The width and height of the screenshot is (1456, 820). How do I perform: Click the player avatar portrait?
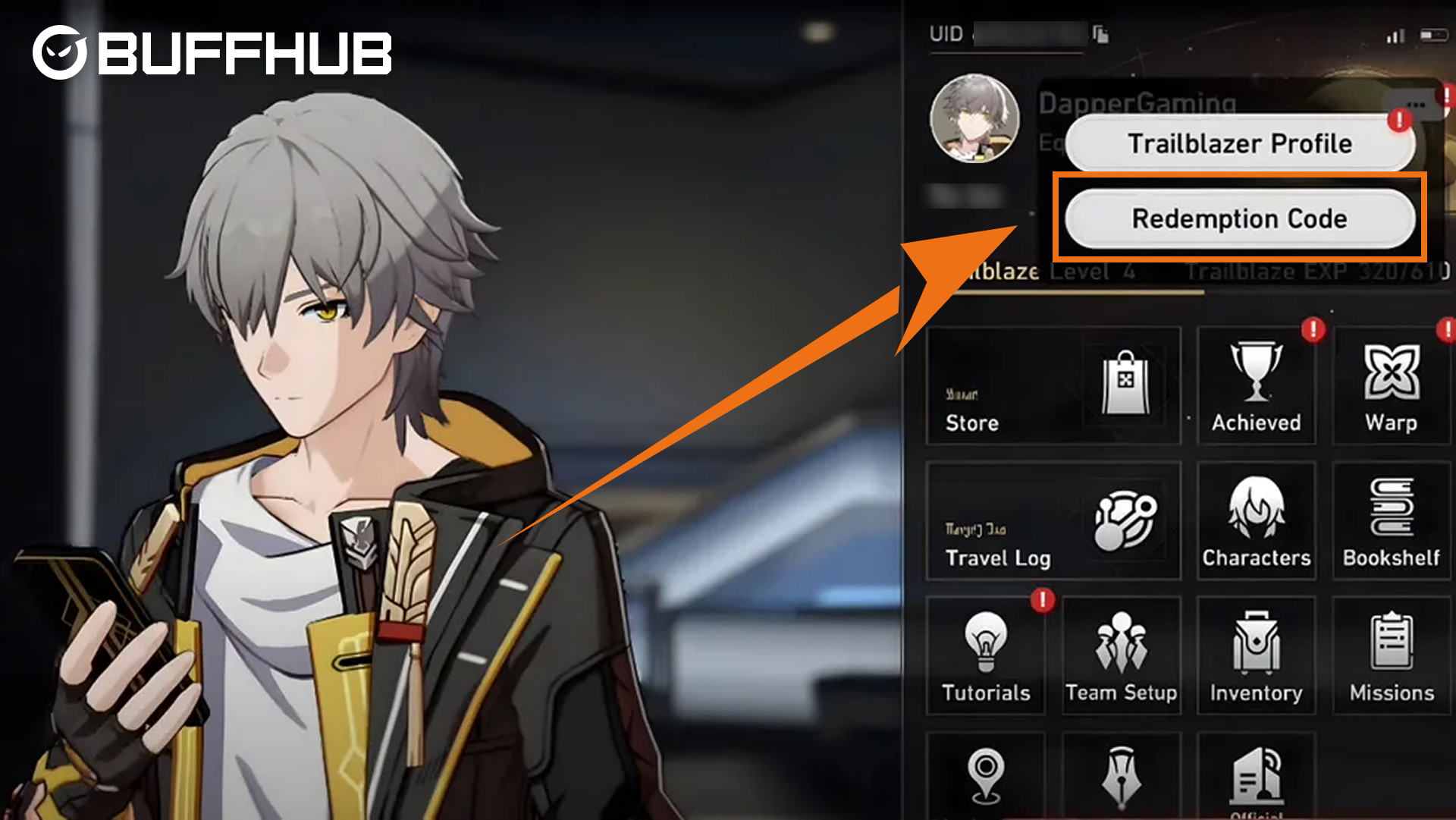[974, 118]
